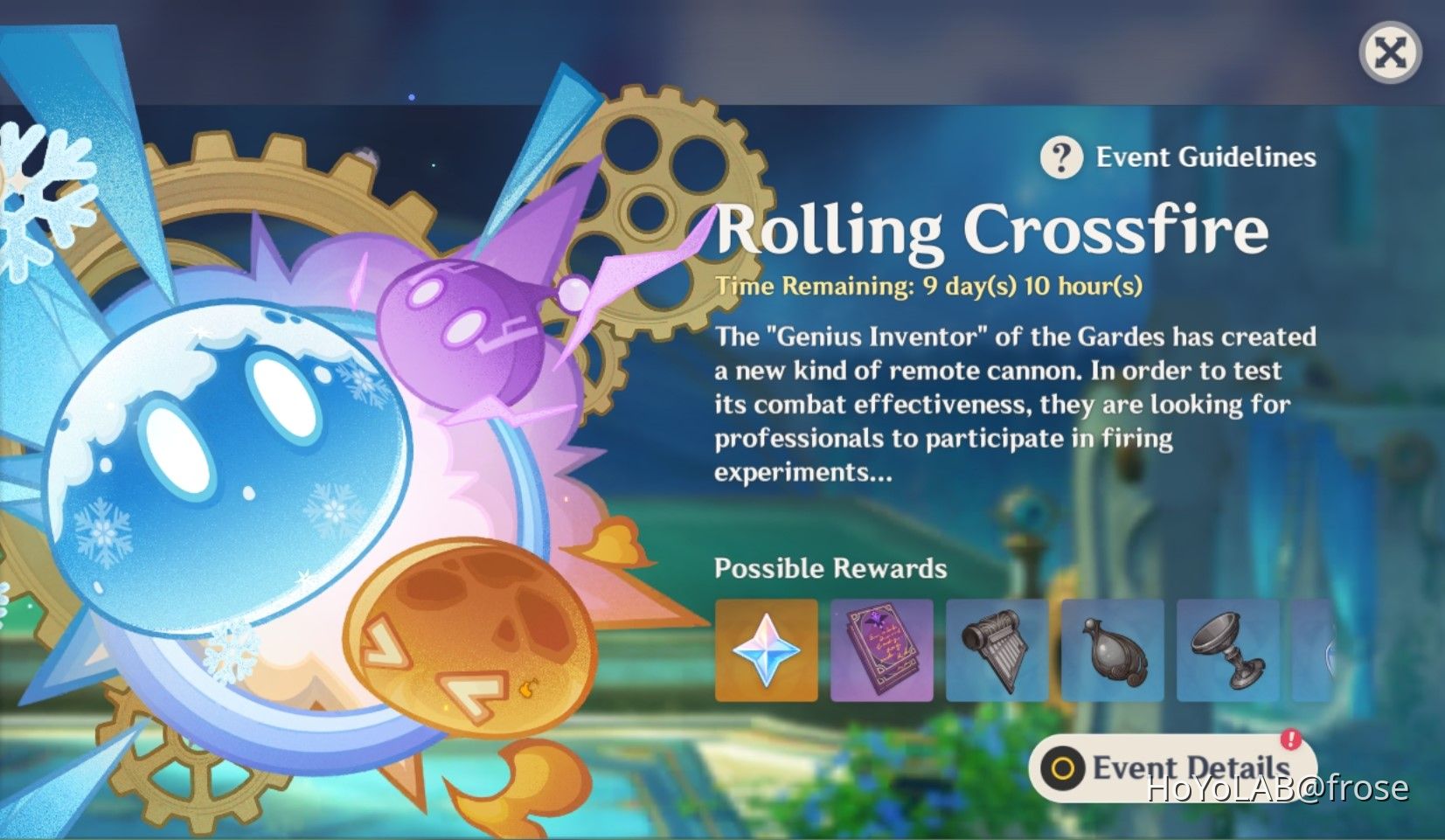Click the Goblet artifact reward icon
Viewport: 1445px width, 840px height.
click(1230, 649)
